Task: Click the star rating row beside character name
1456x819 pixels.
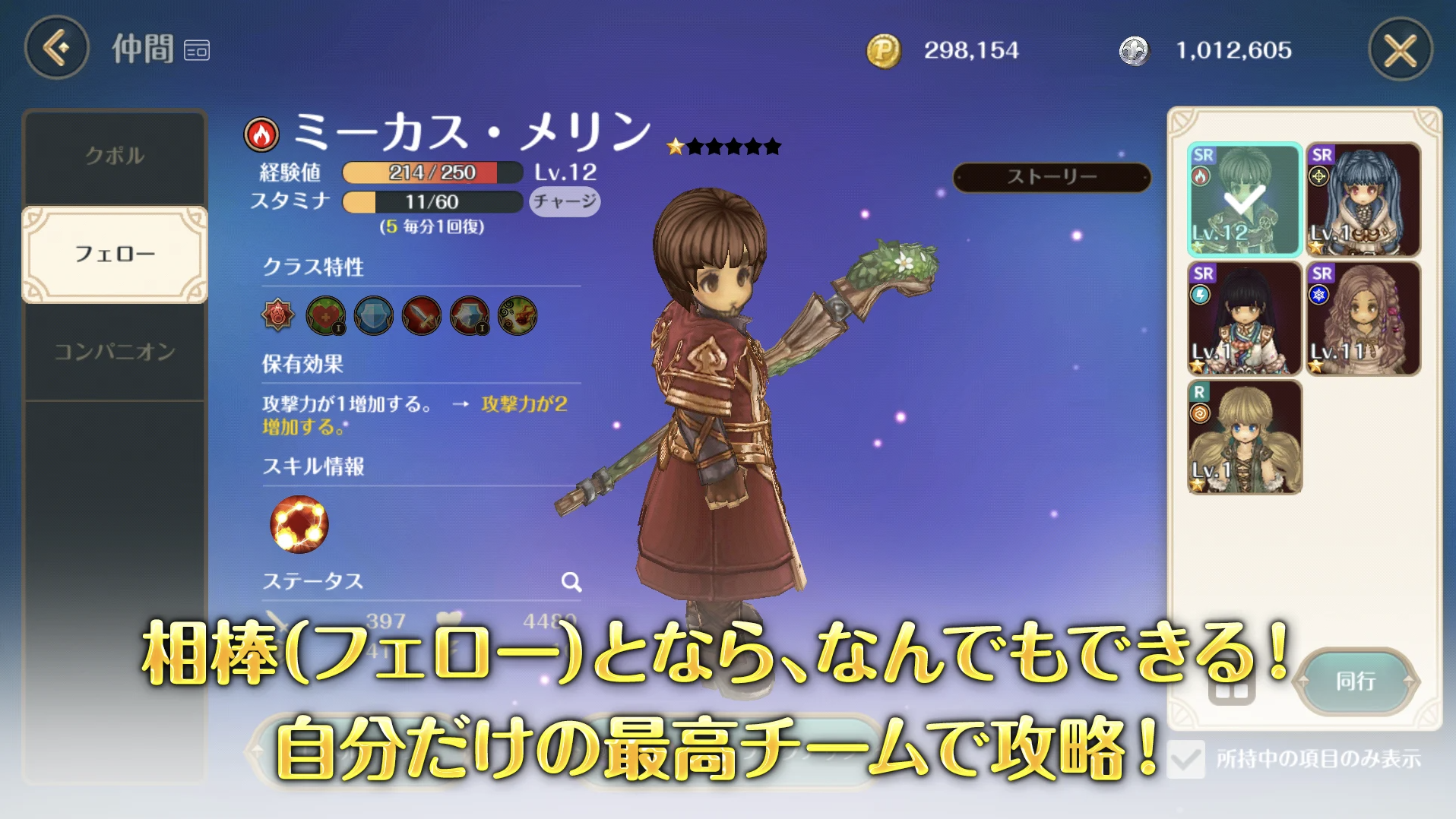Action: tap(721, 146)
